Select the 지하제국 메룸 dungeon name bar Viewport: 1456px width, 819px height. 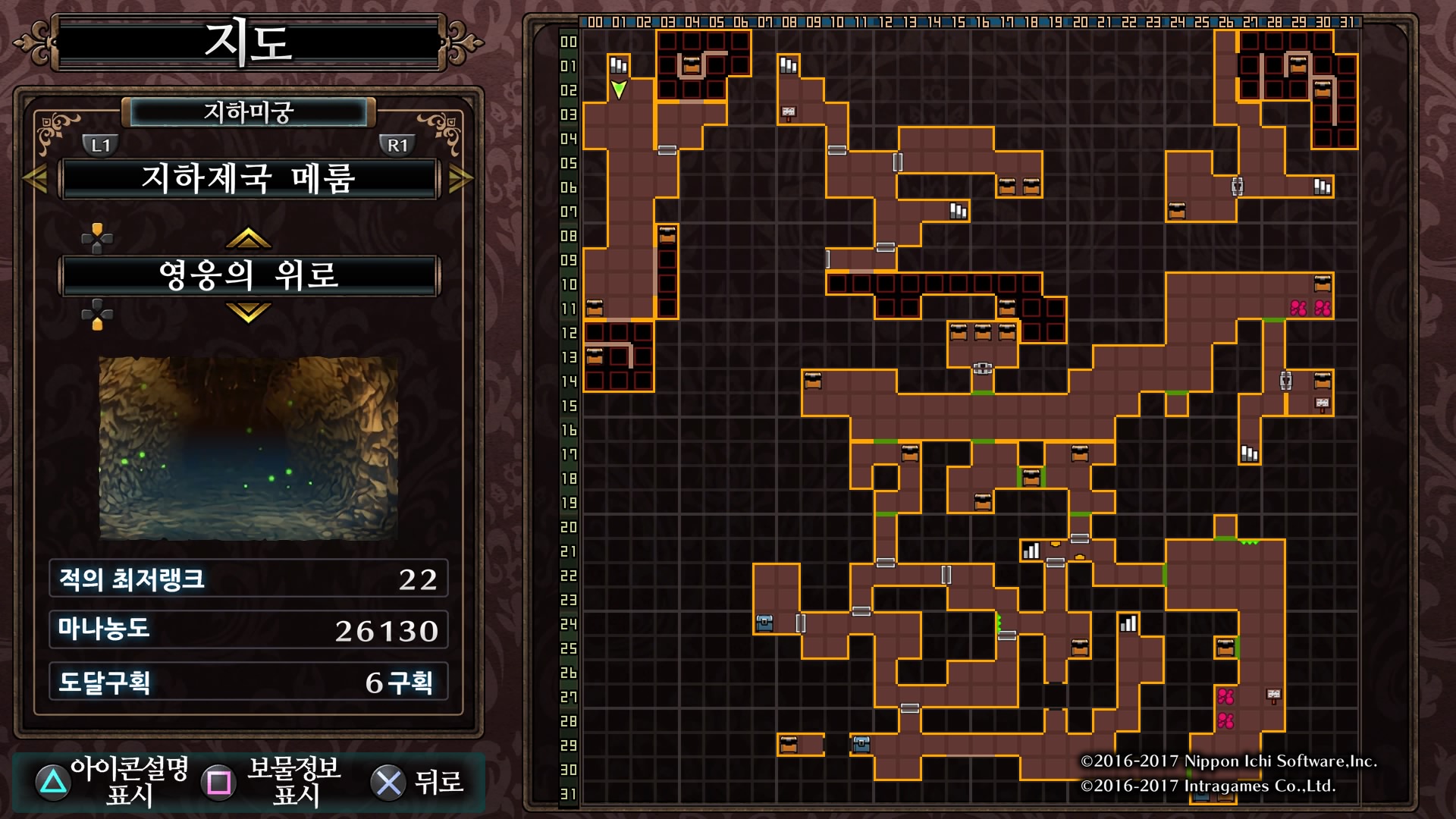click(x=249, y=179)
